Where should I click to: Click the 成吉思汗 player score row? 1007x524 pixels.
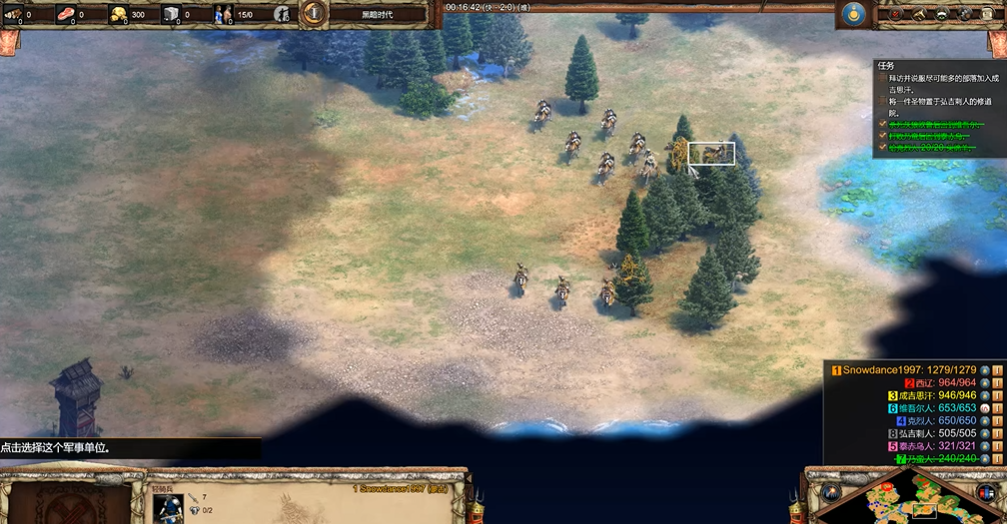(932, 395)
